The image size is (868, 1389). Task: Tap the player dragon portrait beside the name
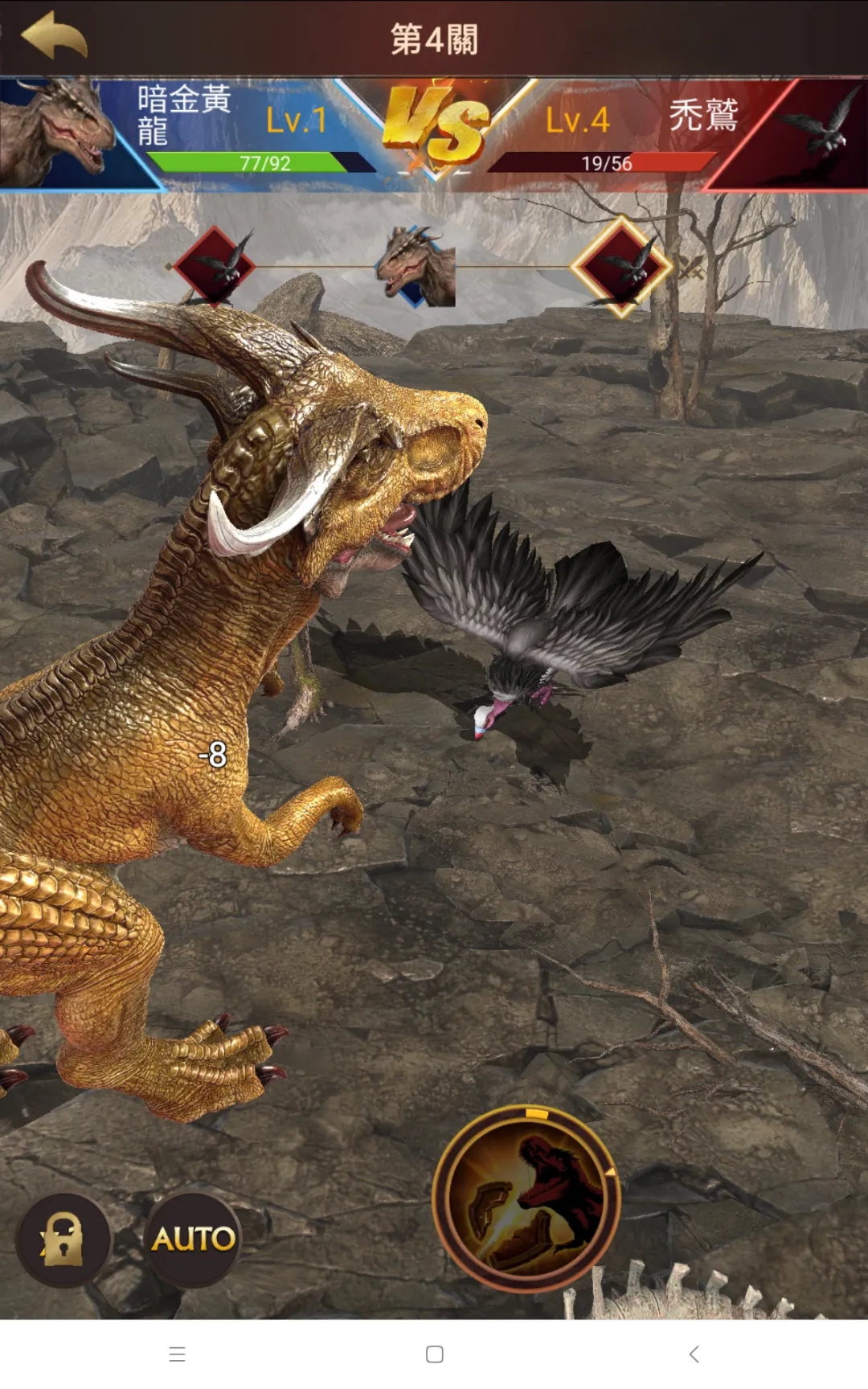56,131
